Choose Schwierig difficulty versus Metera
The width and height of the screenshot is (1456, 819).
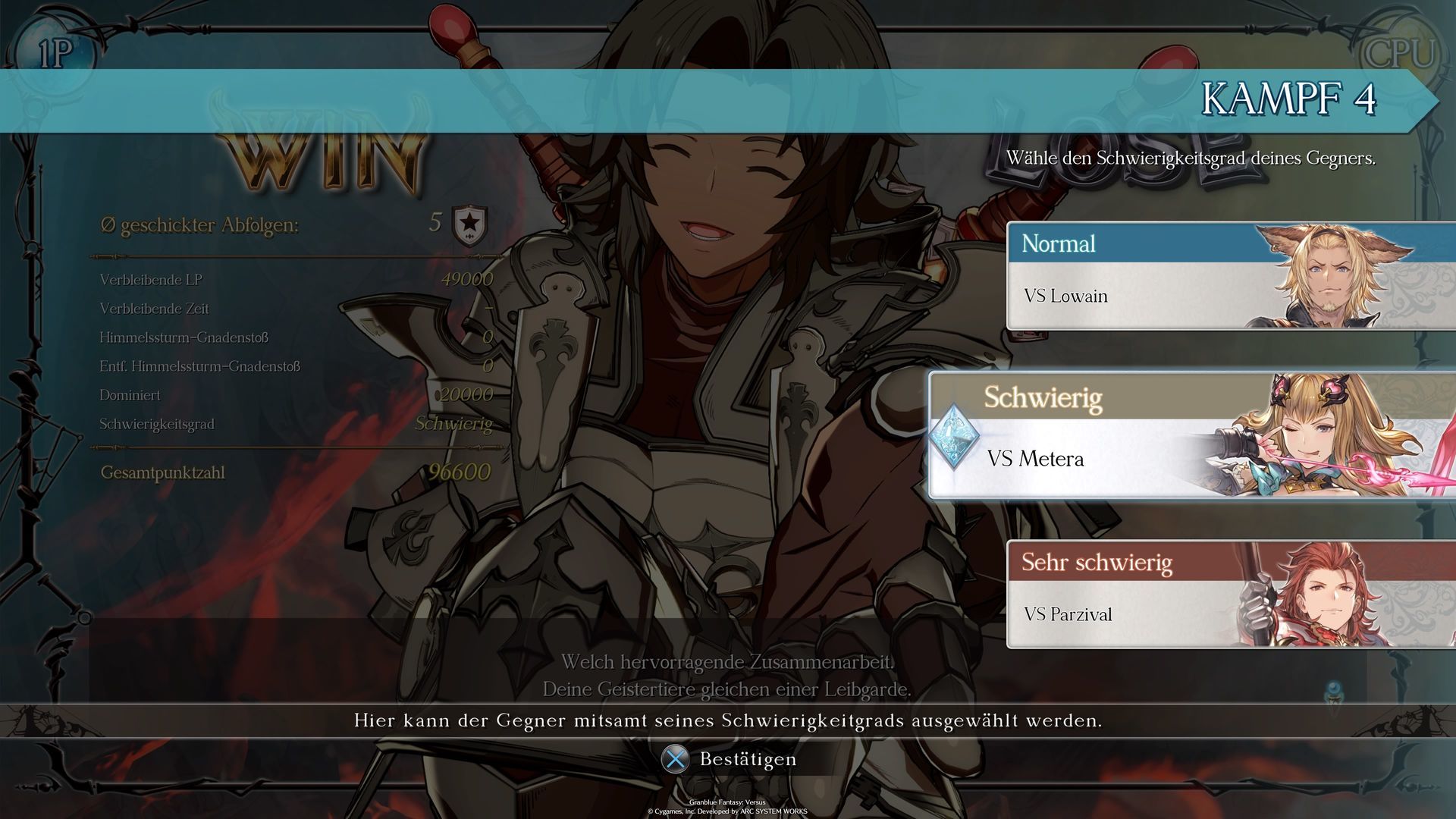coord(1191,435)
